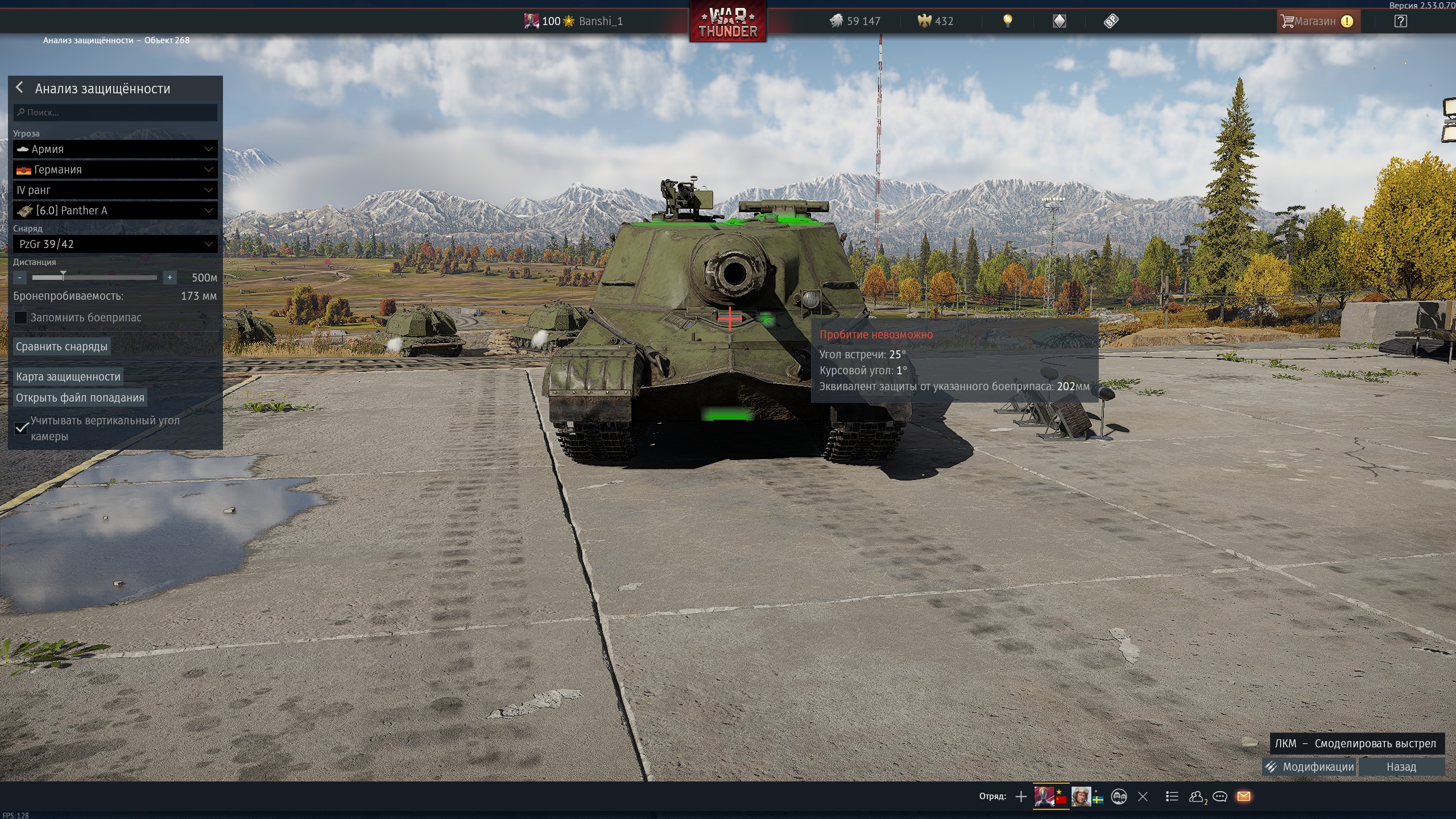Go back using the protection analysis arrow

click(20, 88)
